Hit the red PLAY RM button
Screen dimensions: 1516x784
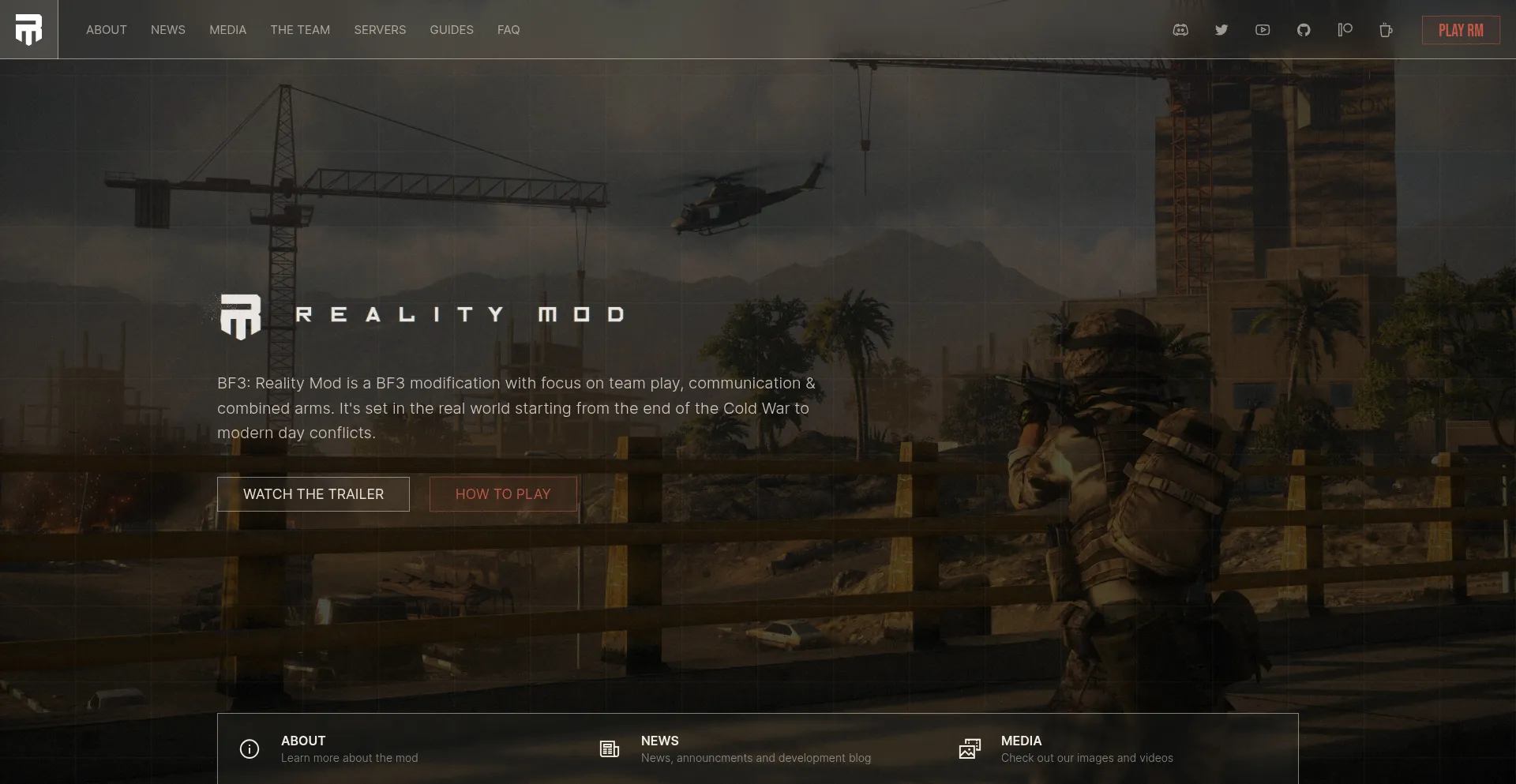point(1461,30)
